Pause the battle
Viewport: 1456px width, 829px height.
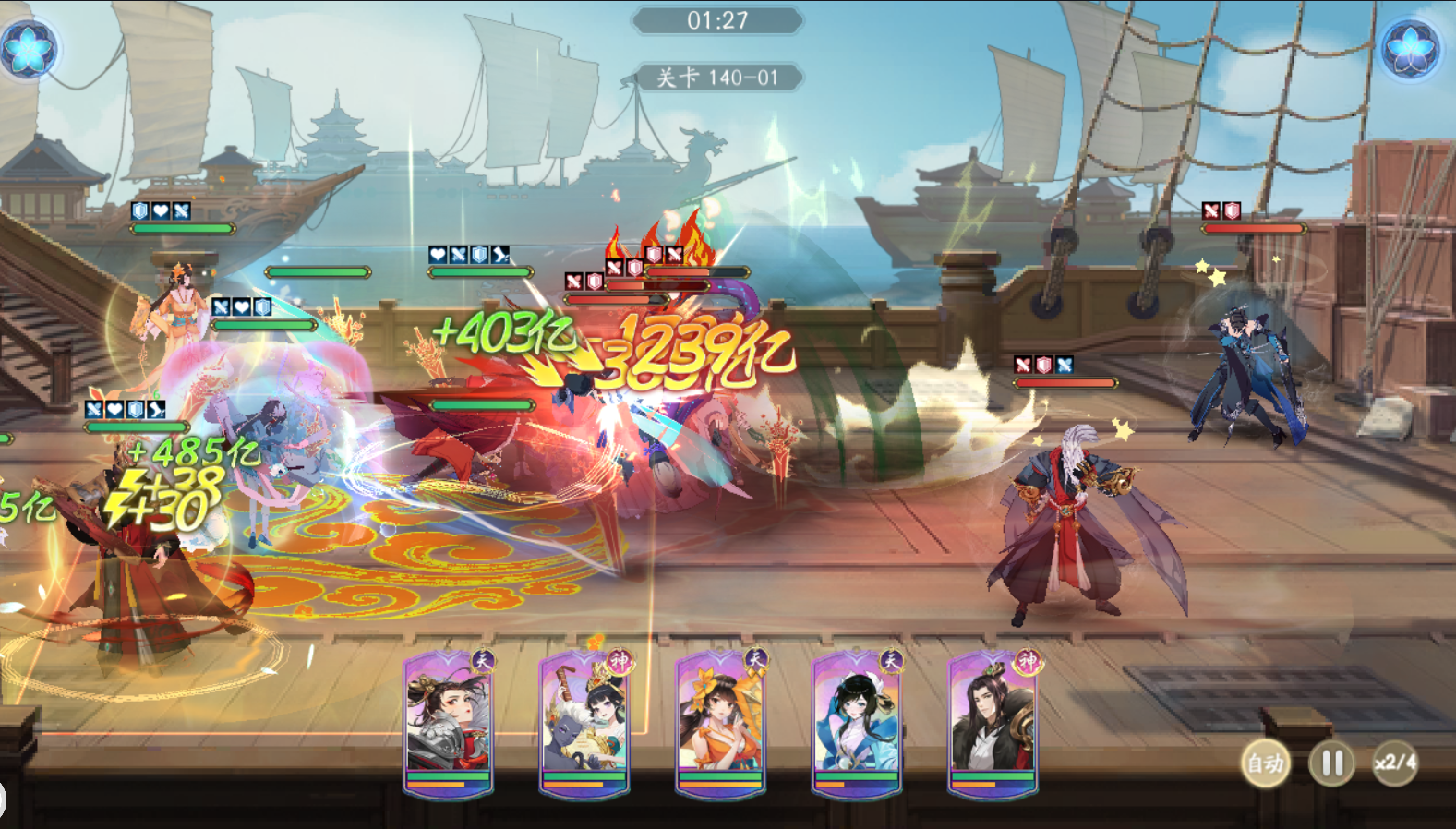coord(1331,763)
